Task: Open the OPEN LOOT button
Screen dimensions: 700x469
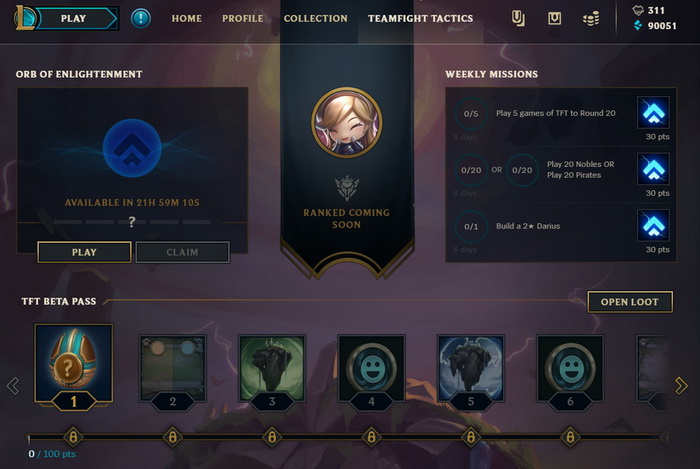Action: point(630,302)
